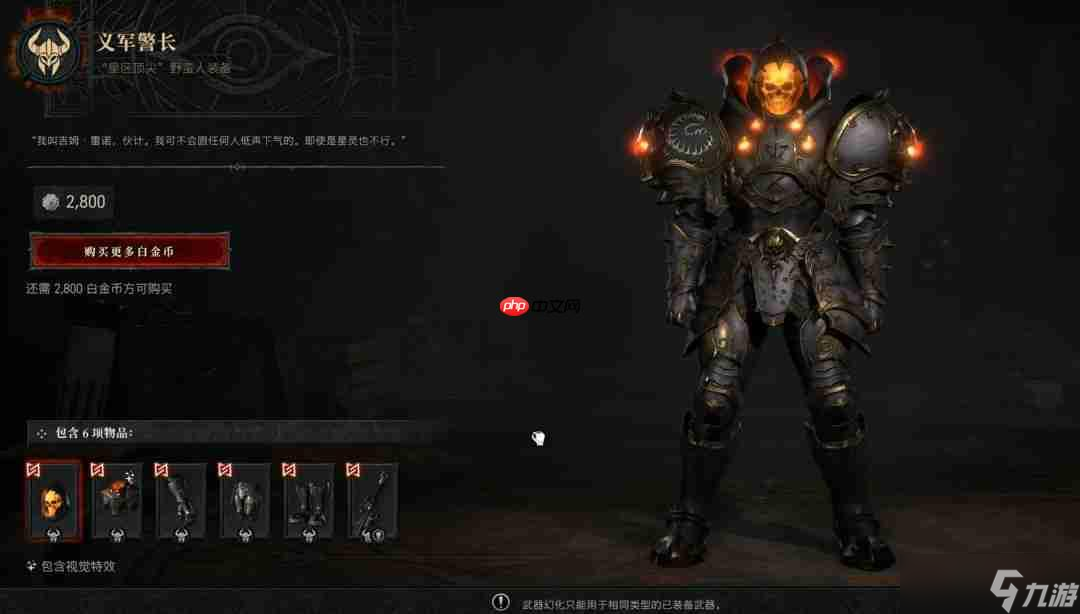The height and width of the screenshot is (614, 1080).
Task: Pick the gauntlets item slot
Action: [181, 500]
